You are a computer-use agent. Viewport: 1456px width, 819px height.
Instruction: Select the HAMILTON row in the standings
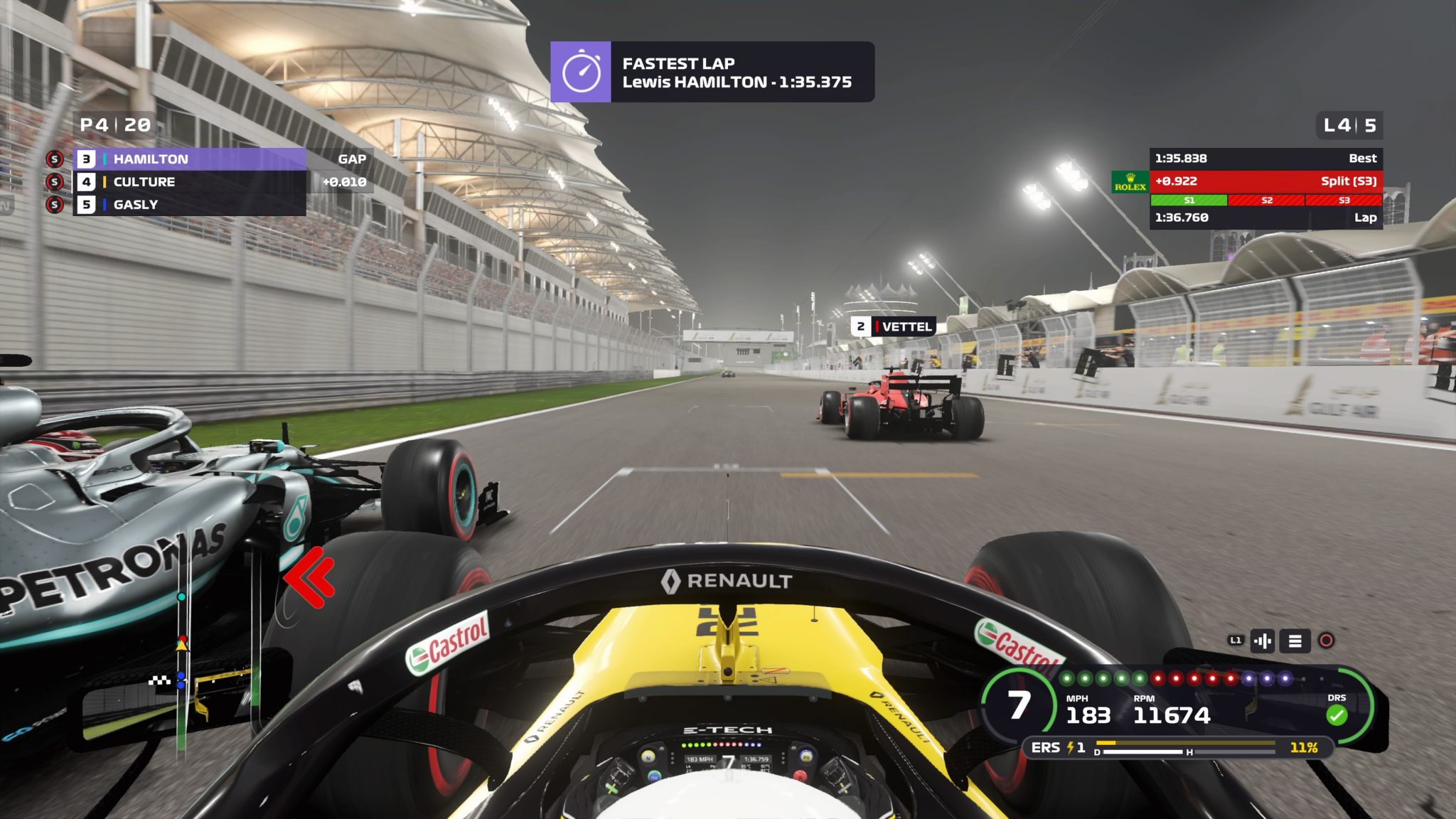click(x=191, y=159)
